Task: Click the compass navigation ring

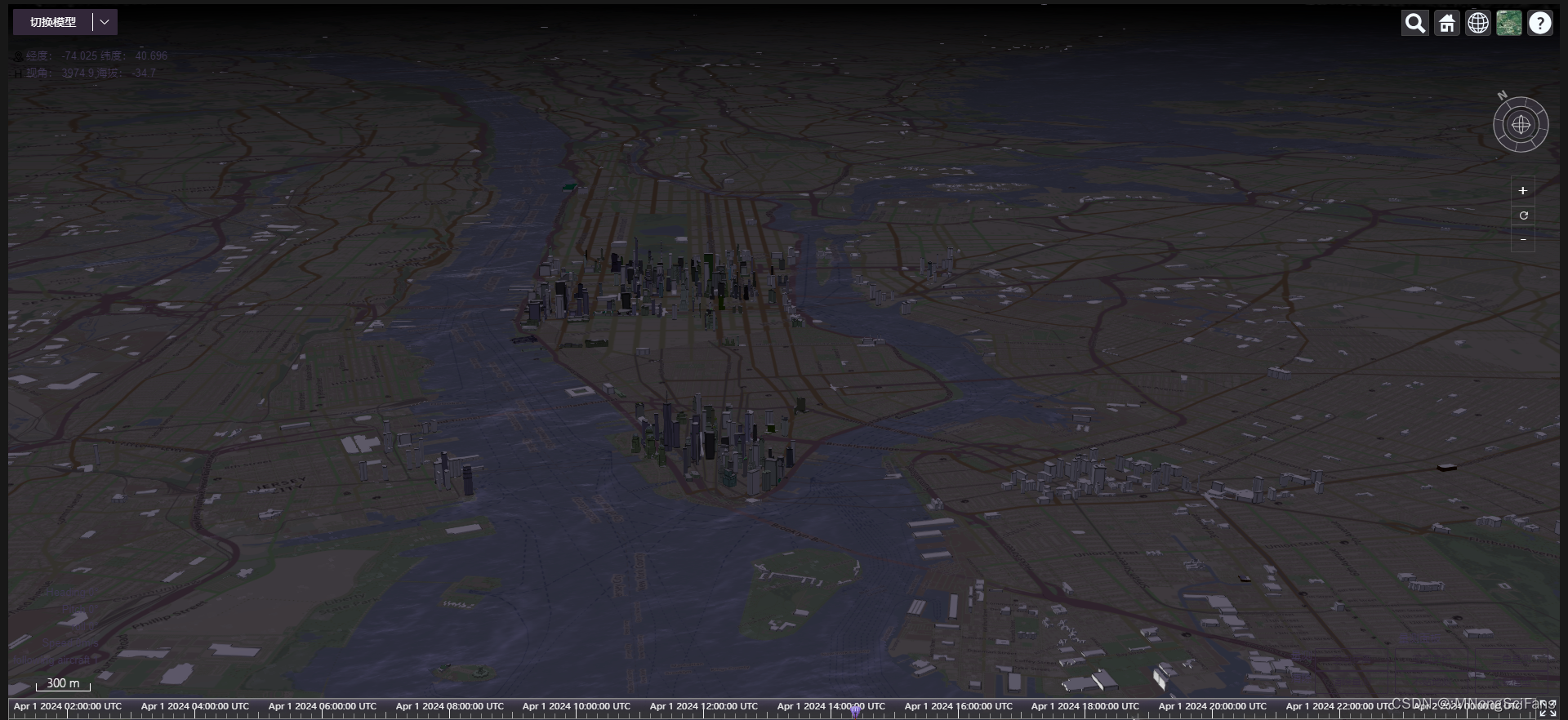Action: 1521,124
